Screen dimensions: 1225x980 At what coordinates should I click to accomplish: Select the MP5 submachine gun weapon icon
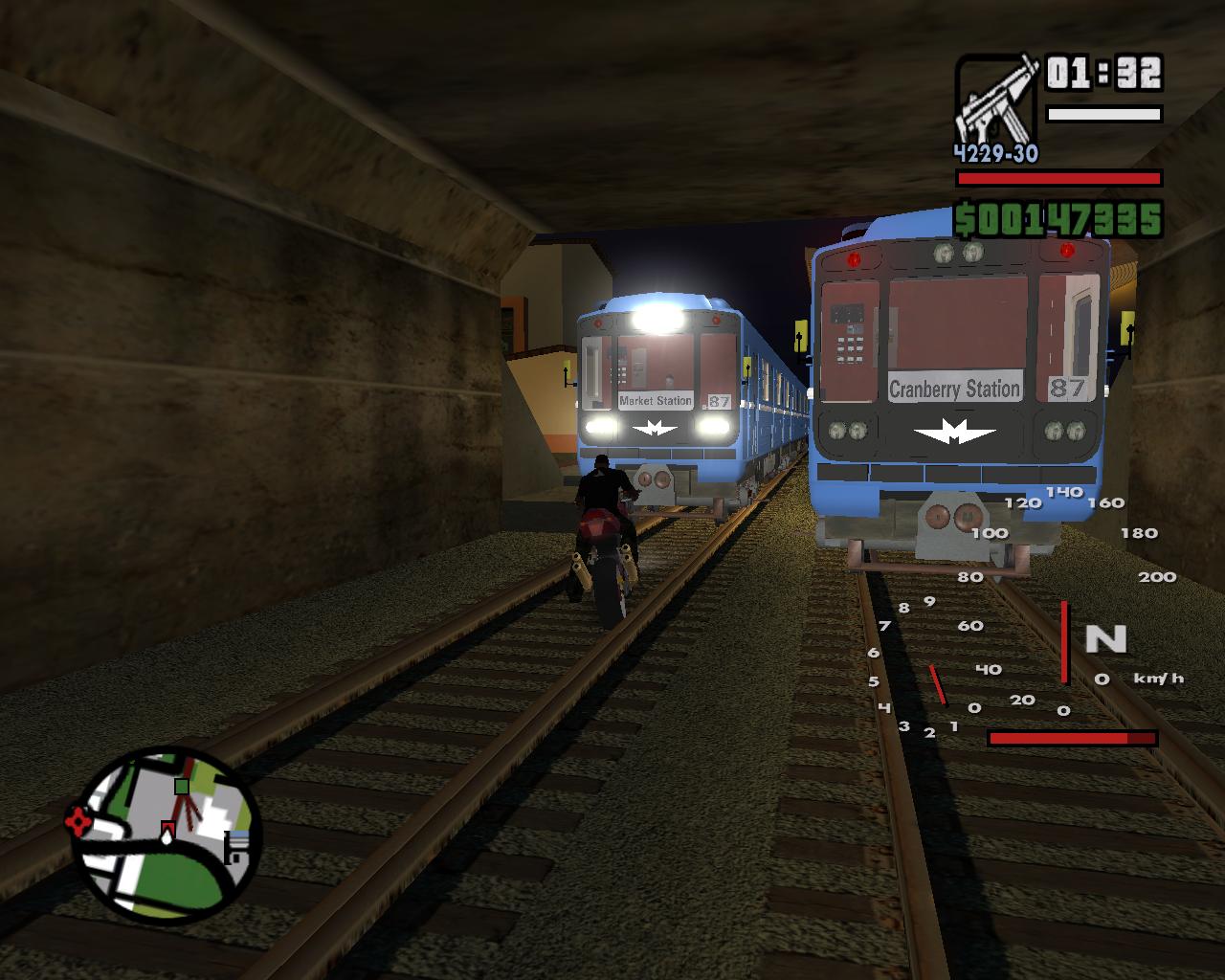[x=996, y=100]
